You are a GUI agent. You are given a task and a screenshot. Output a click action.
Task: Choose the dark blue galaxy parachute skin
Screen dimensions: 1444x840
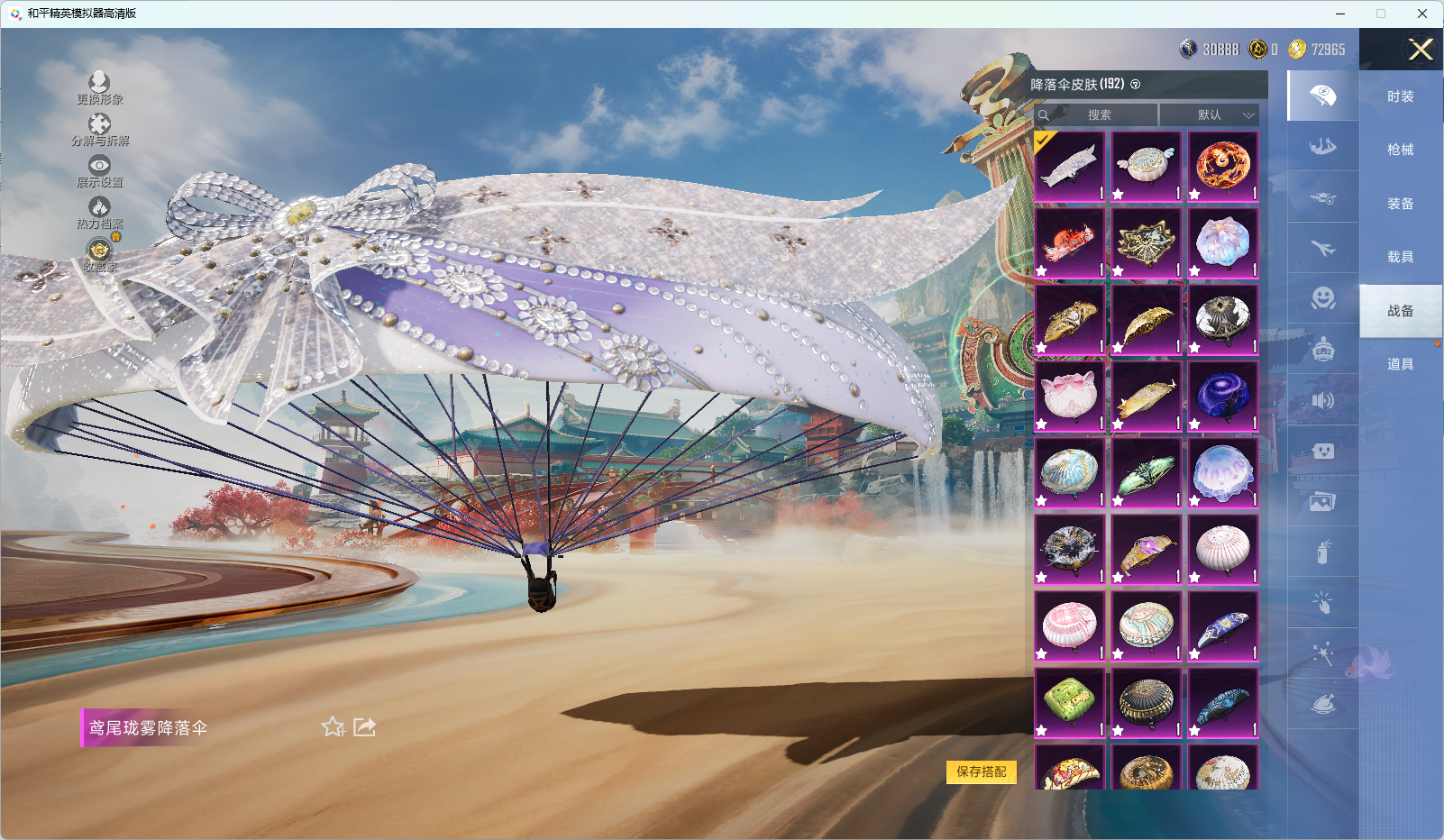click(1222, 396)
